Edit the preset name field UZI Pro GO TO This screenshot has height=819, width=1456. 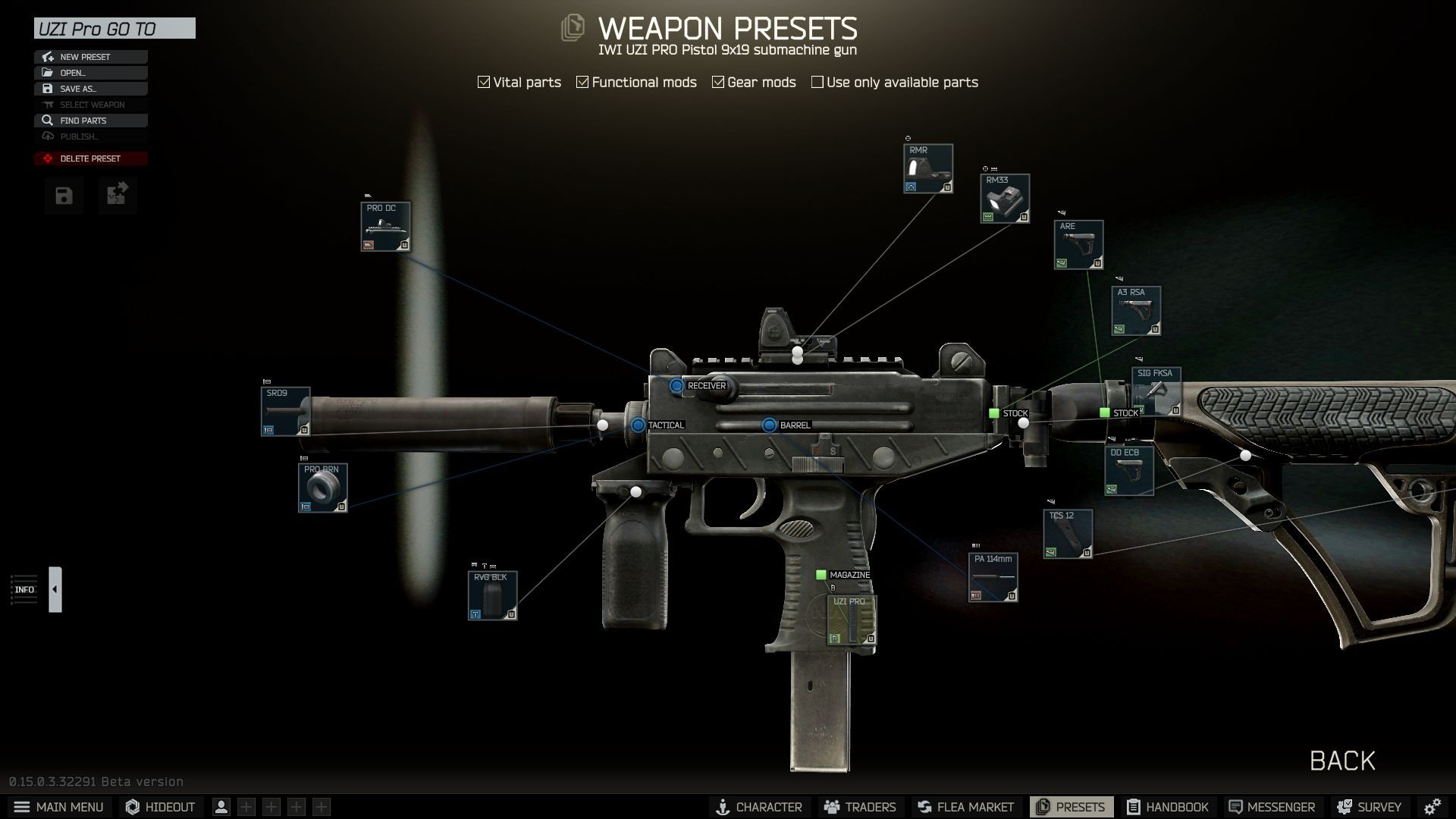click(114, 29)
